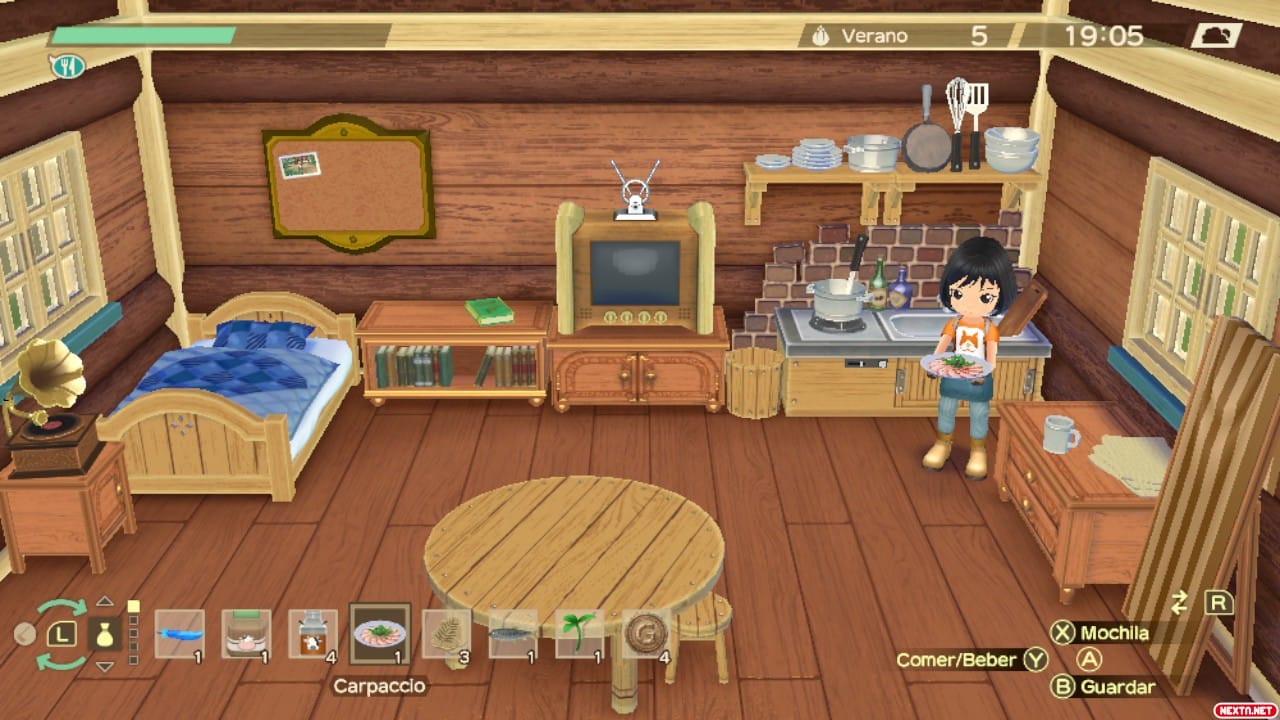Pick the leaf fossil item slot

[446, 634]
